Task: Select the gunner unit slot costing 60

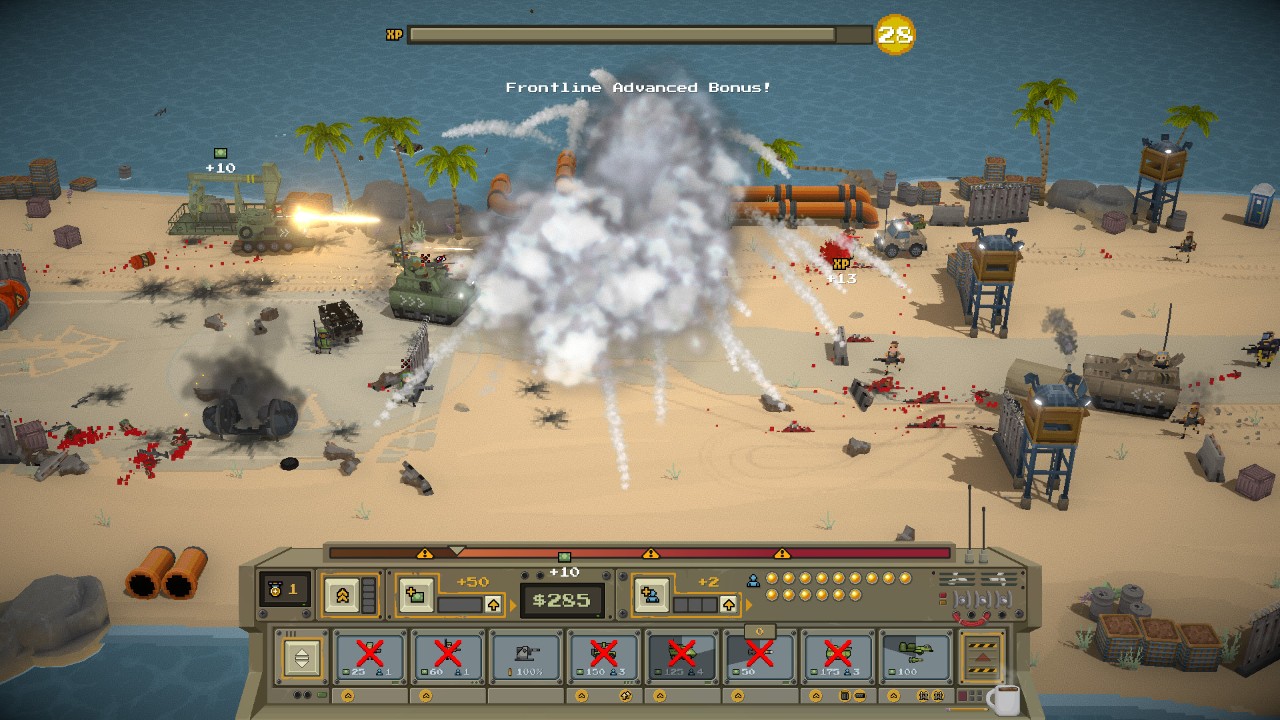Action: click(448, 657)
